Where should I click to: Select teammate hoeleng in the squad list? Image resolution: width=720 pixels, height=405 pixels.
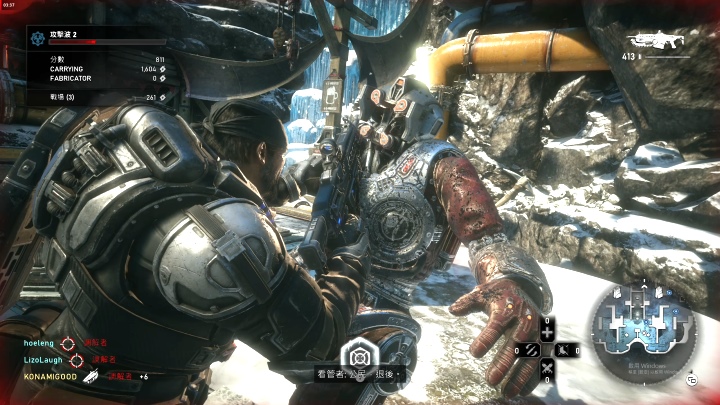pyautogui.click(x=41, y=342)
